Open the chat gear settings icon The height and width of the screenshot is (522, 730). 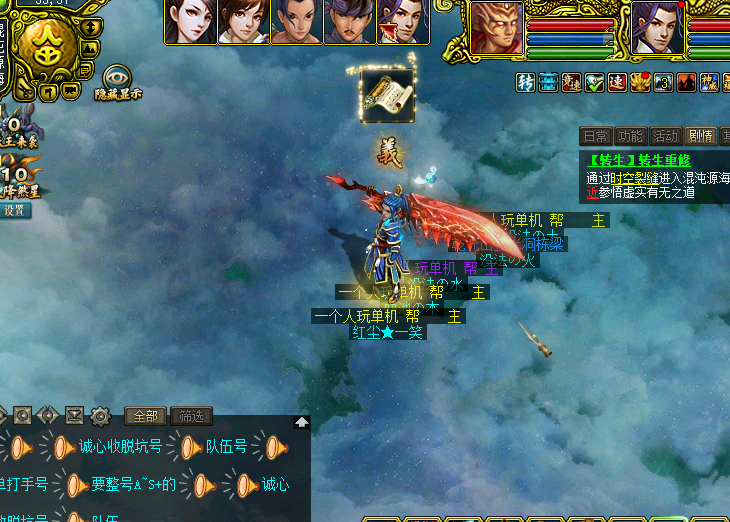(x=100, y=416)
